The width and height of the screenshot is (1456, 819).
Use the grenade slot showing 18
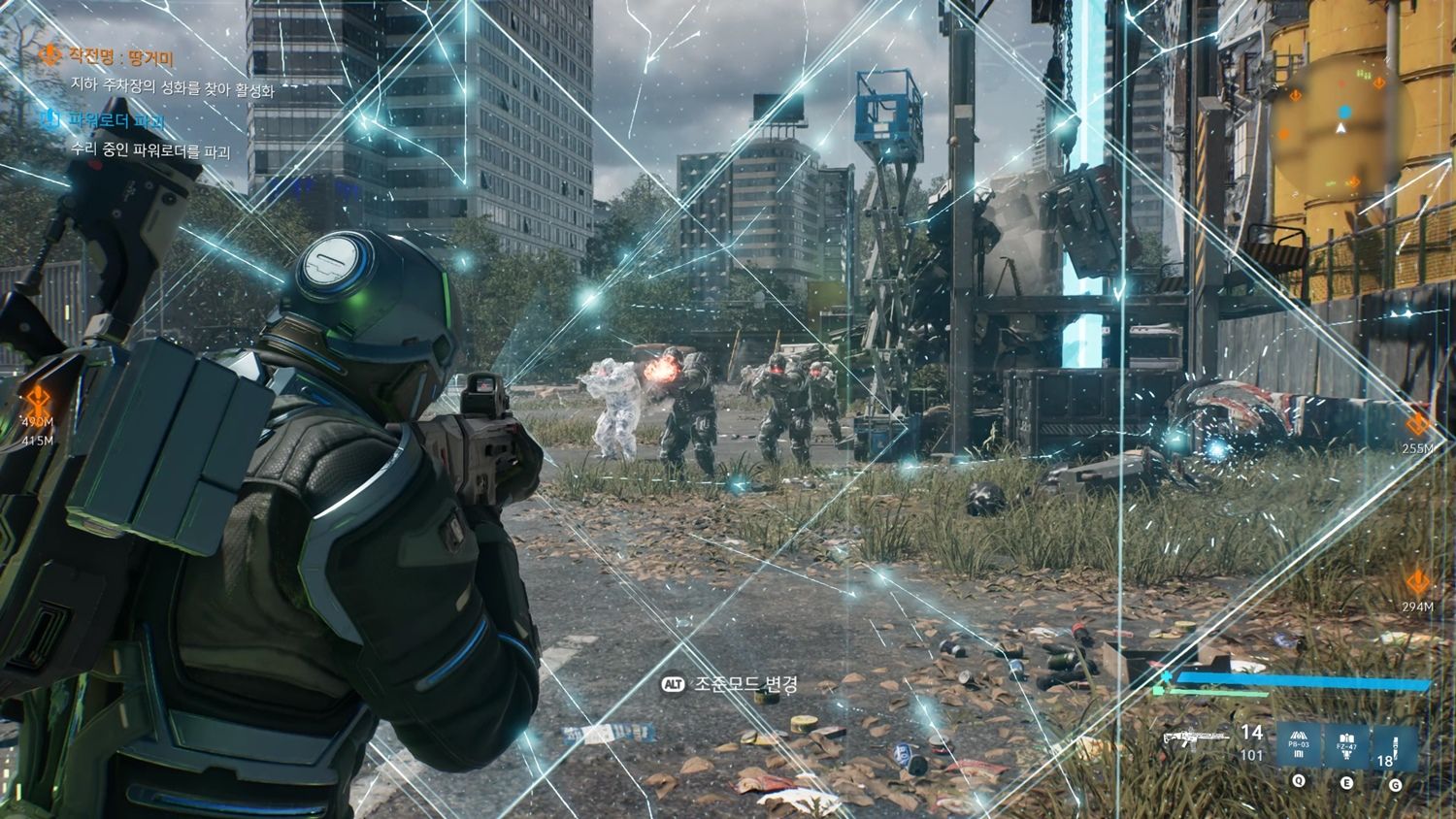(1393, 747)
